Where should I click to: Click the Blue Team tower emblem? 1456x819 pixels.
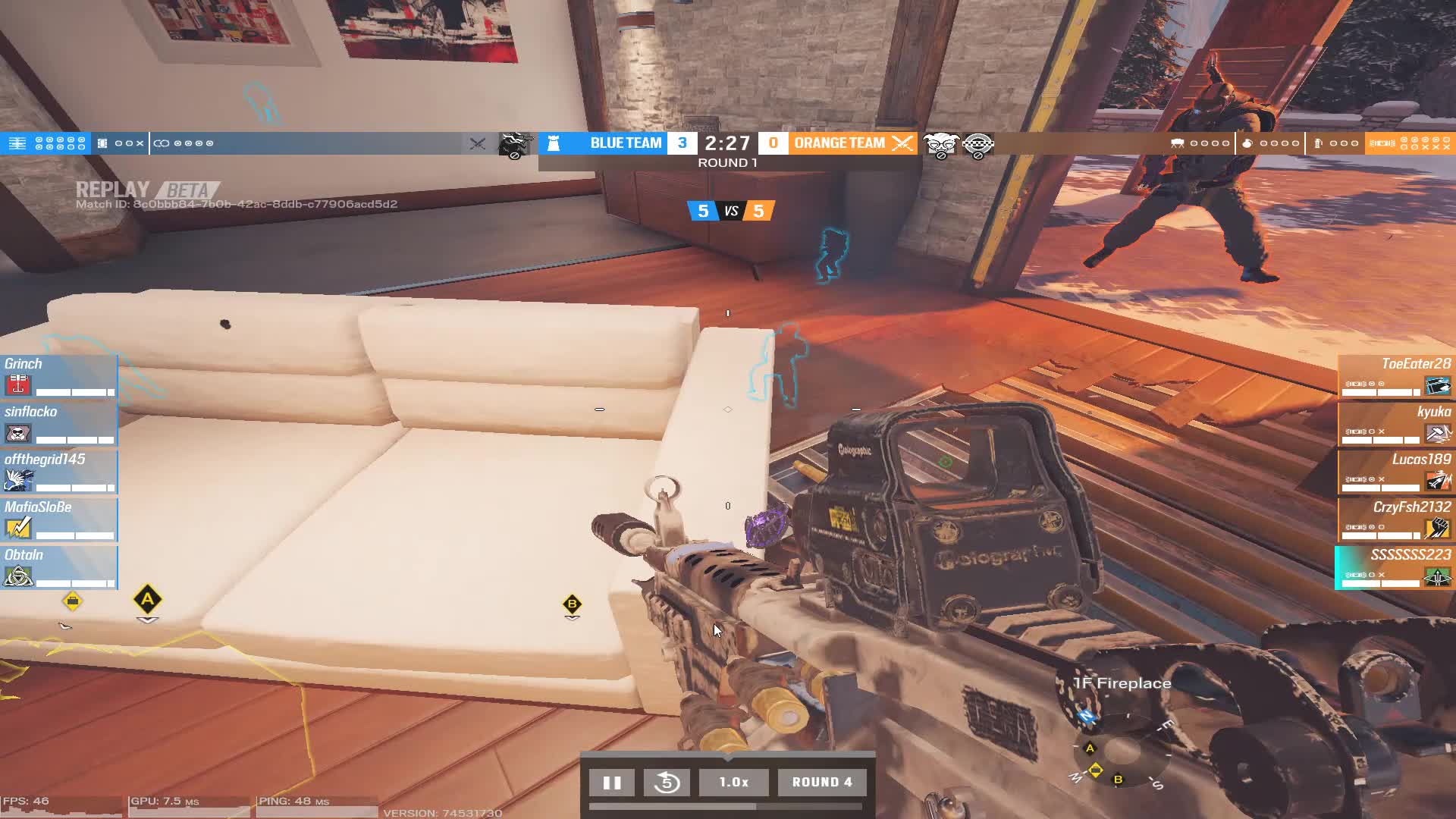pyautogui.click(x=553, y=143)
